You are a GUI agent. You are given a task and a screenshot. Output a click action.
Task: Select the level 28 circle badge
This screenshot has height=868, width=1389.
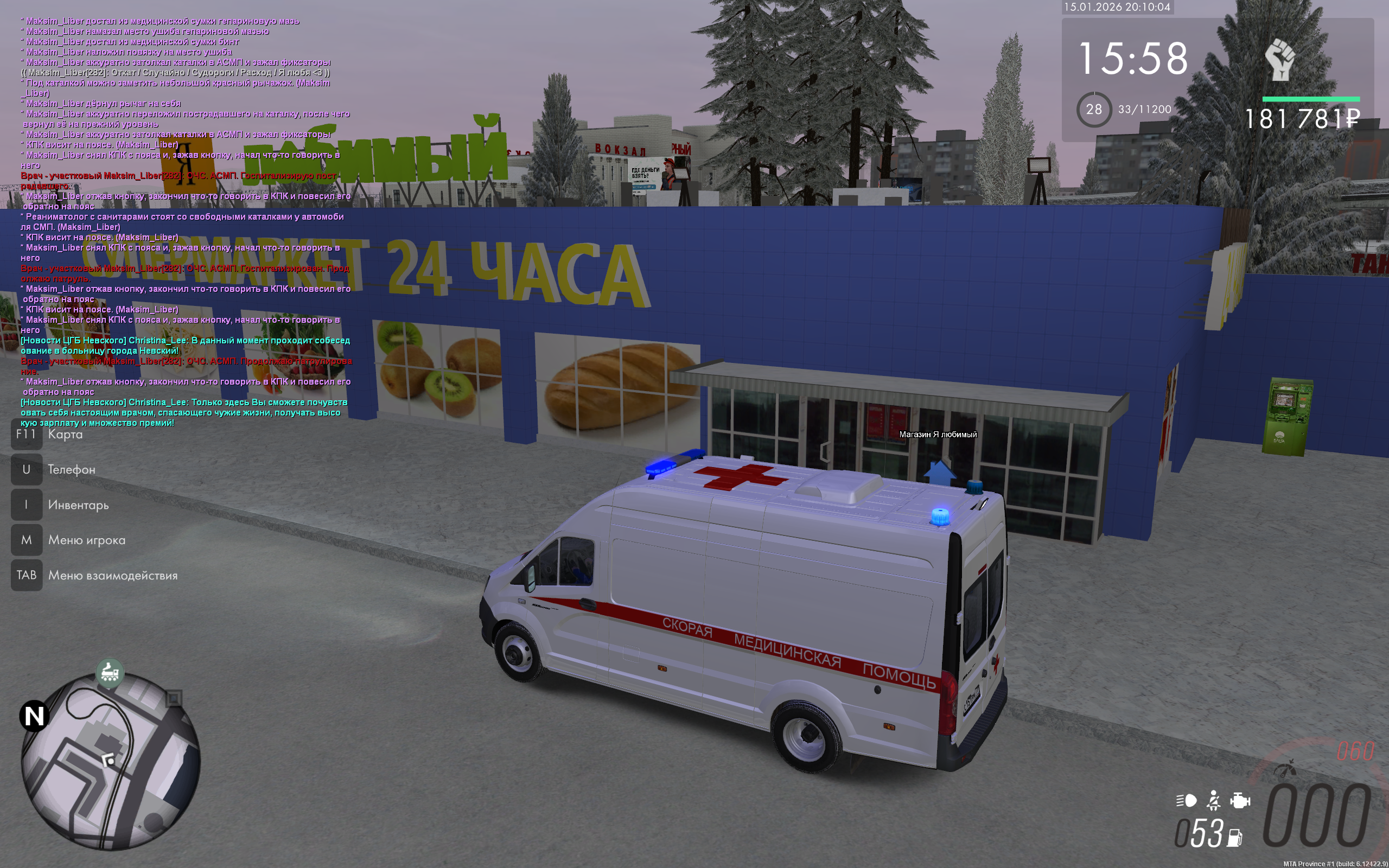tap(1093, 109)
